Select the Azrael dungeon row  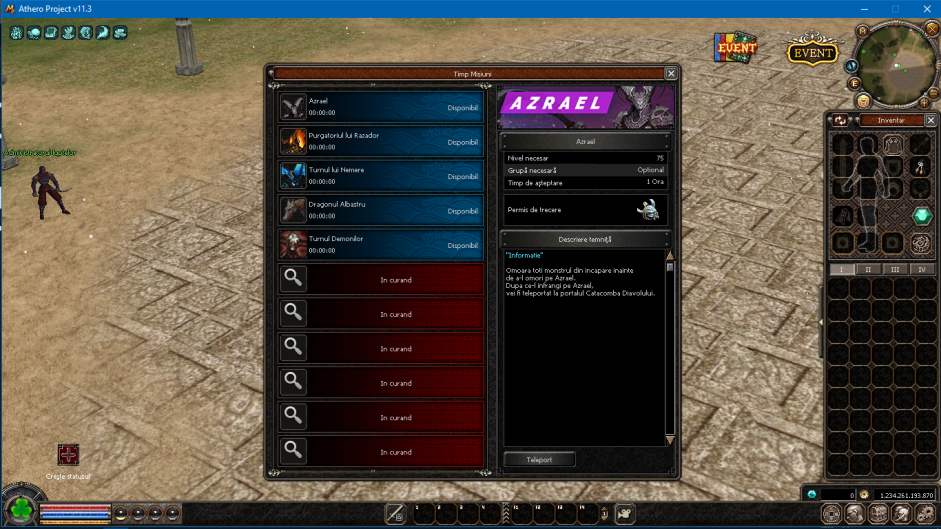380,107
